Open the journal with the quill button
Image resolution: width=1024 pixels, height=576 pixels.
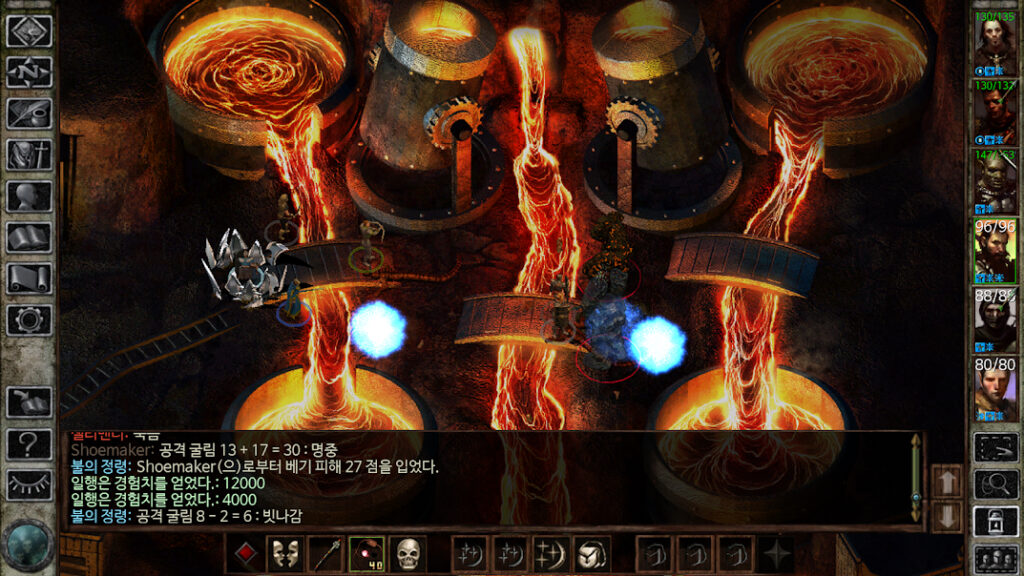tap(29, 113)
